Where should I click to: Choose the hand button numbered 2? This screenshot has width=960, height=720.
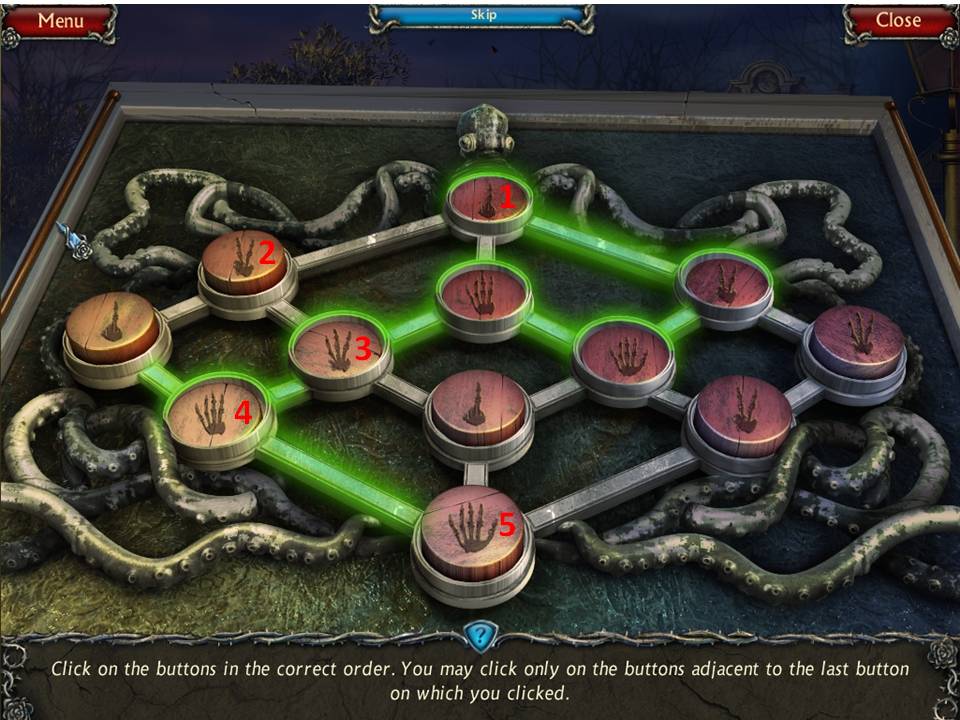pyautogui.click(x=245, y=258)
